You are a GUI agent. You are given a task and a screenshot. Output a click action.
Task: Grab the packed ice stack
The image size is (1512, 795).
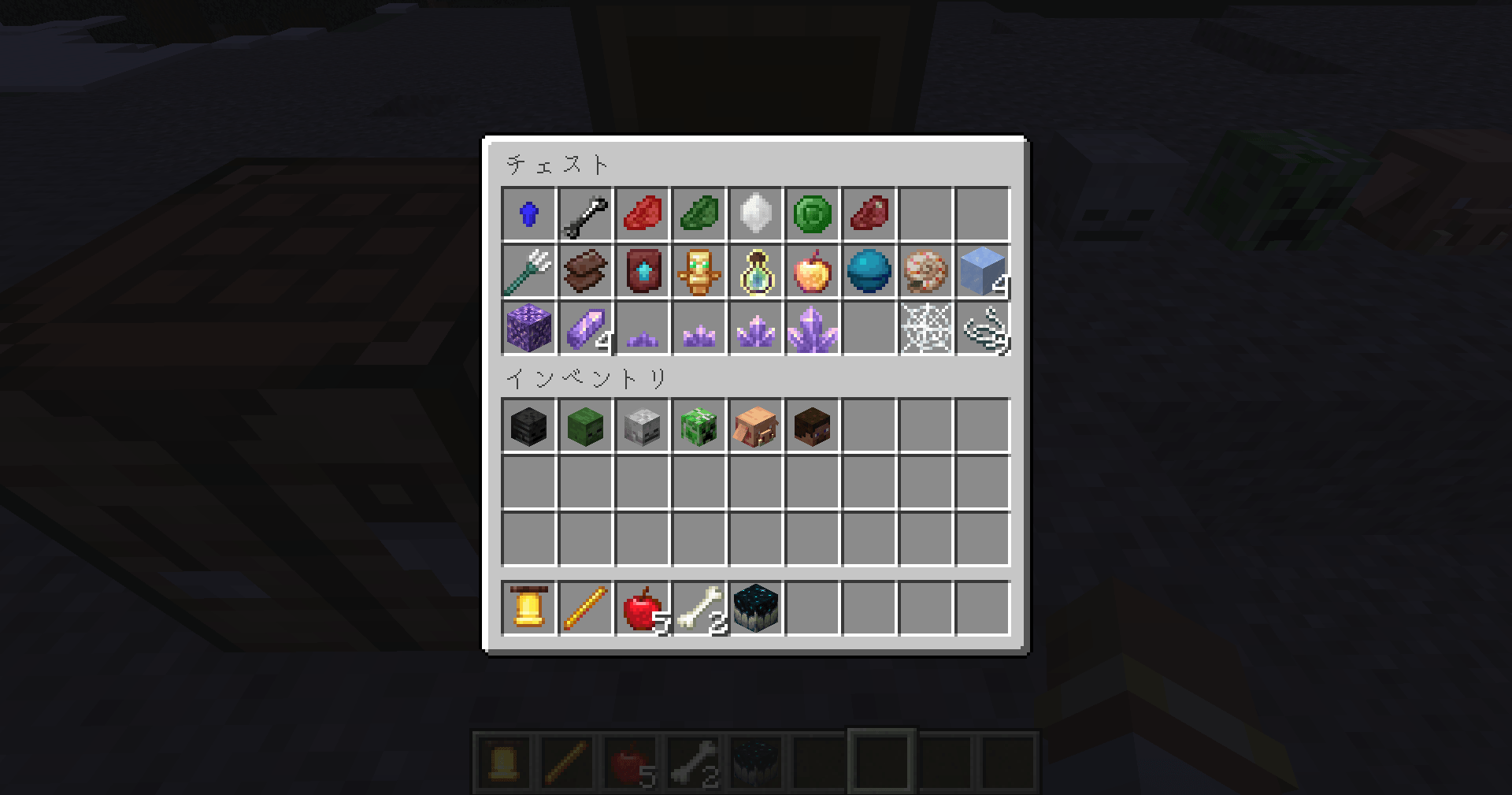[983, 271]
